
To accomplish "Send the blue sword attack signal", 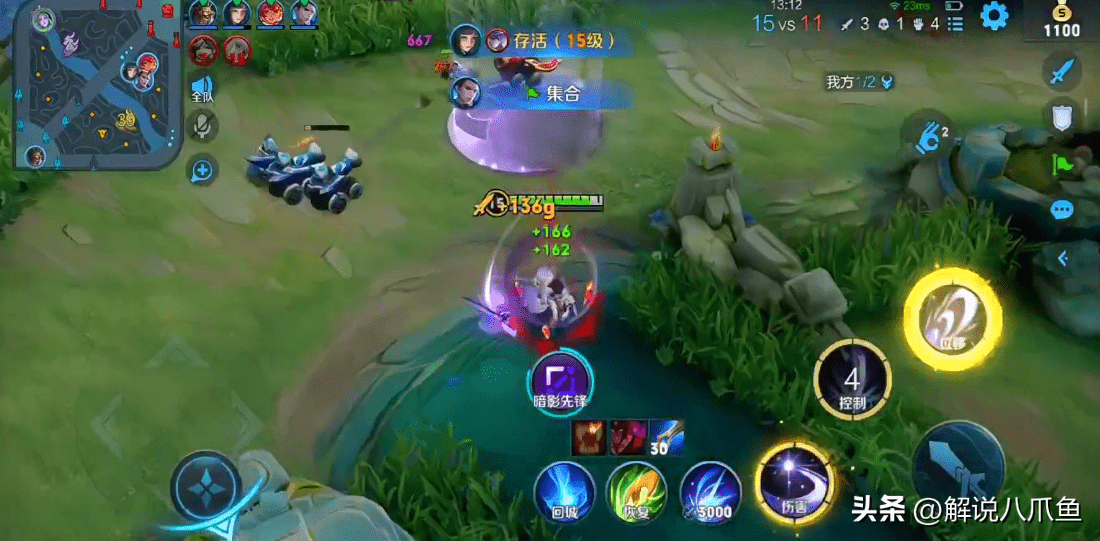I will coord(1062,71).
